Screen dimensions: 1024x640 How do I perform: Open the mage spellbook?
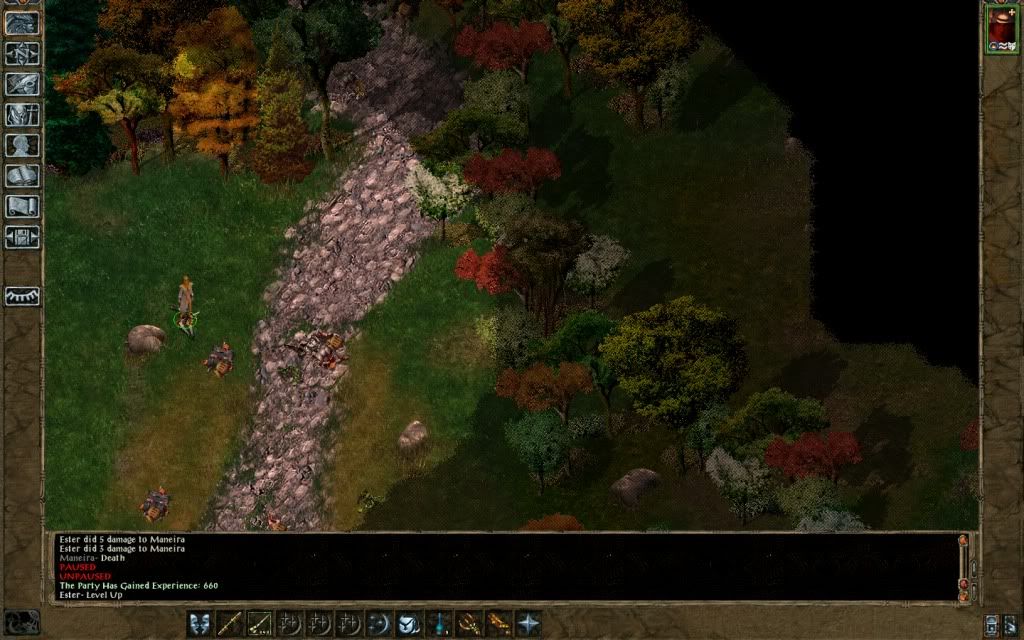point(22,177)
